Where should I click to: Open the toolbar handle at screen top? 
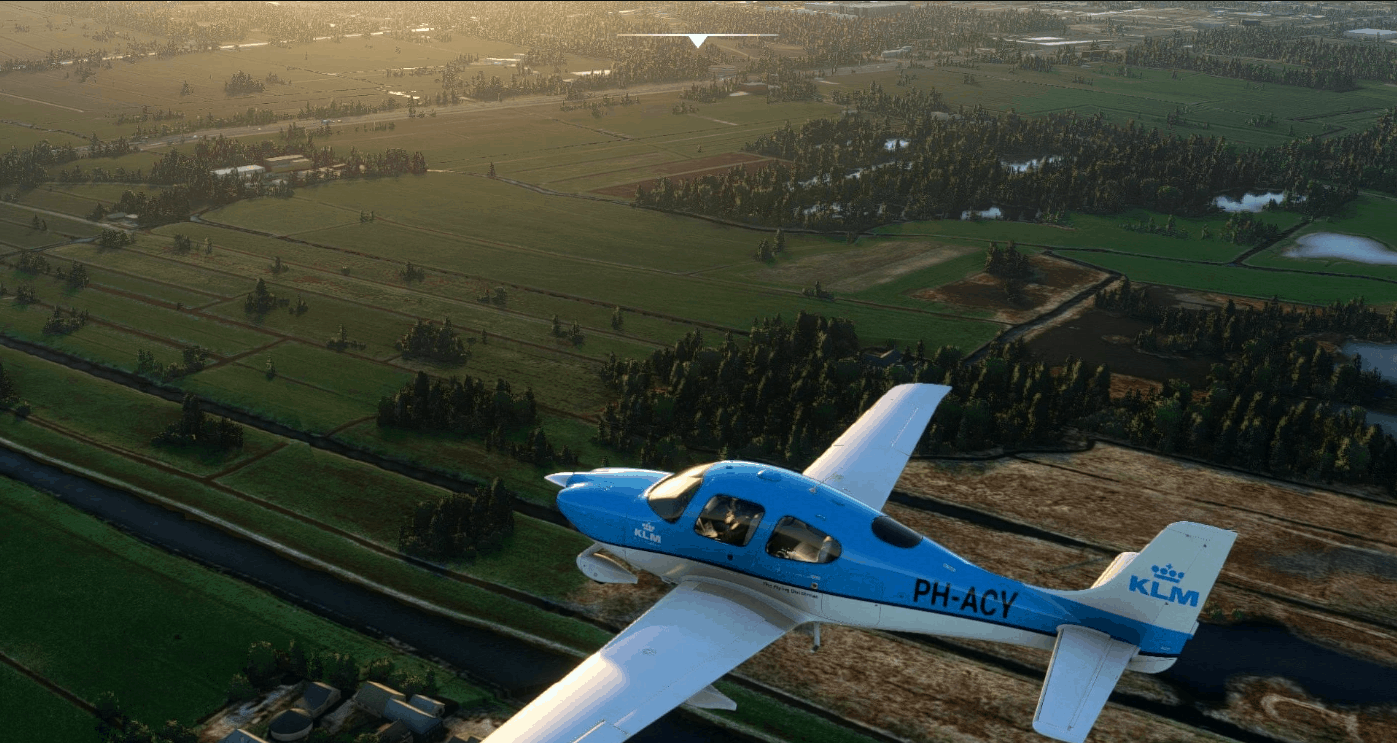(x=697, y=40)
